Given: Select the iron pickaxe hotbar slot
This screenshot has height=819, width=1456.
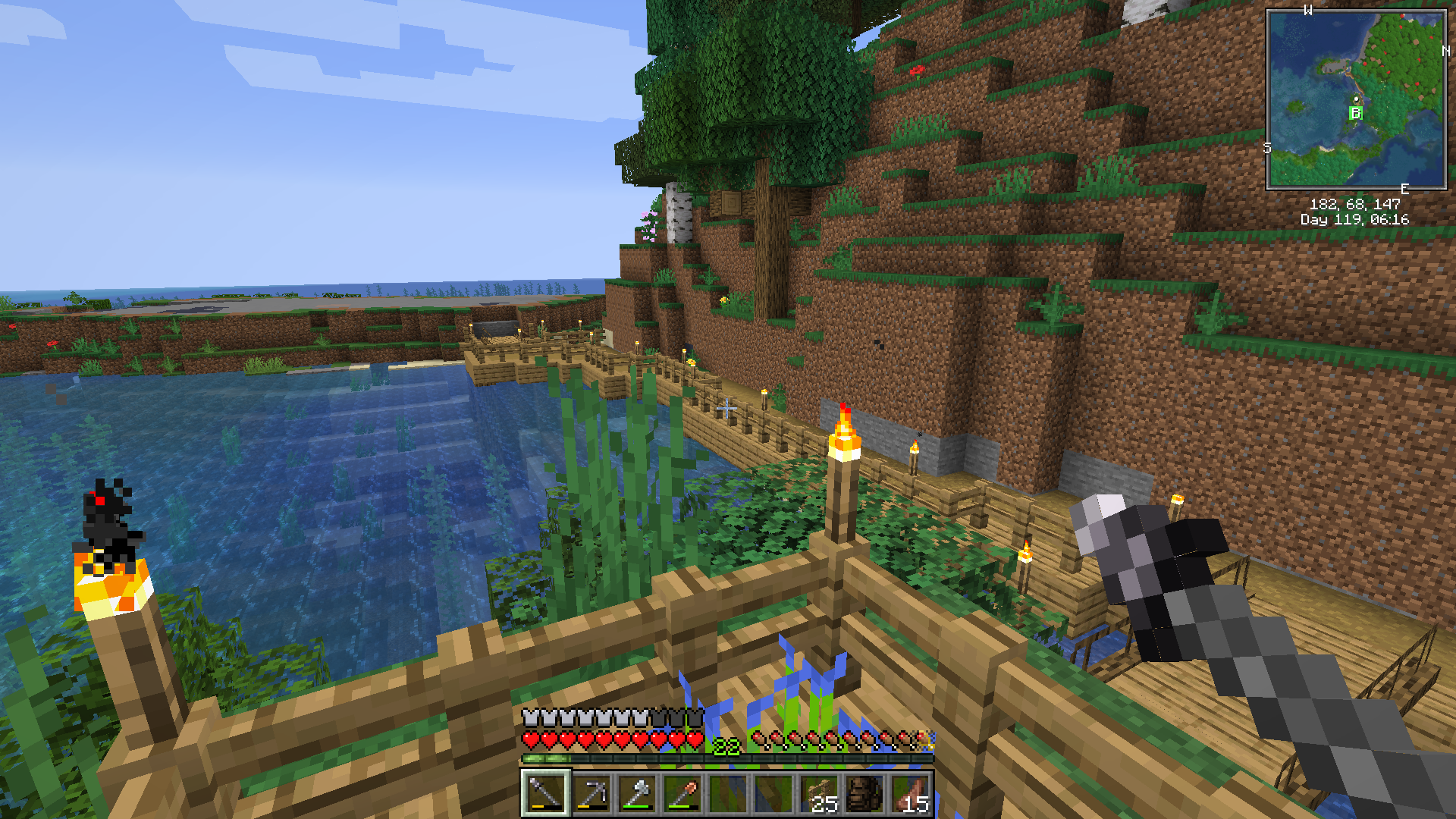Looking at the screenshot, I should [x=591, y=793].
